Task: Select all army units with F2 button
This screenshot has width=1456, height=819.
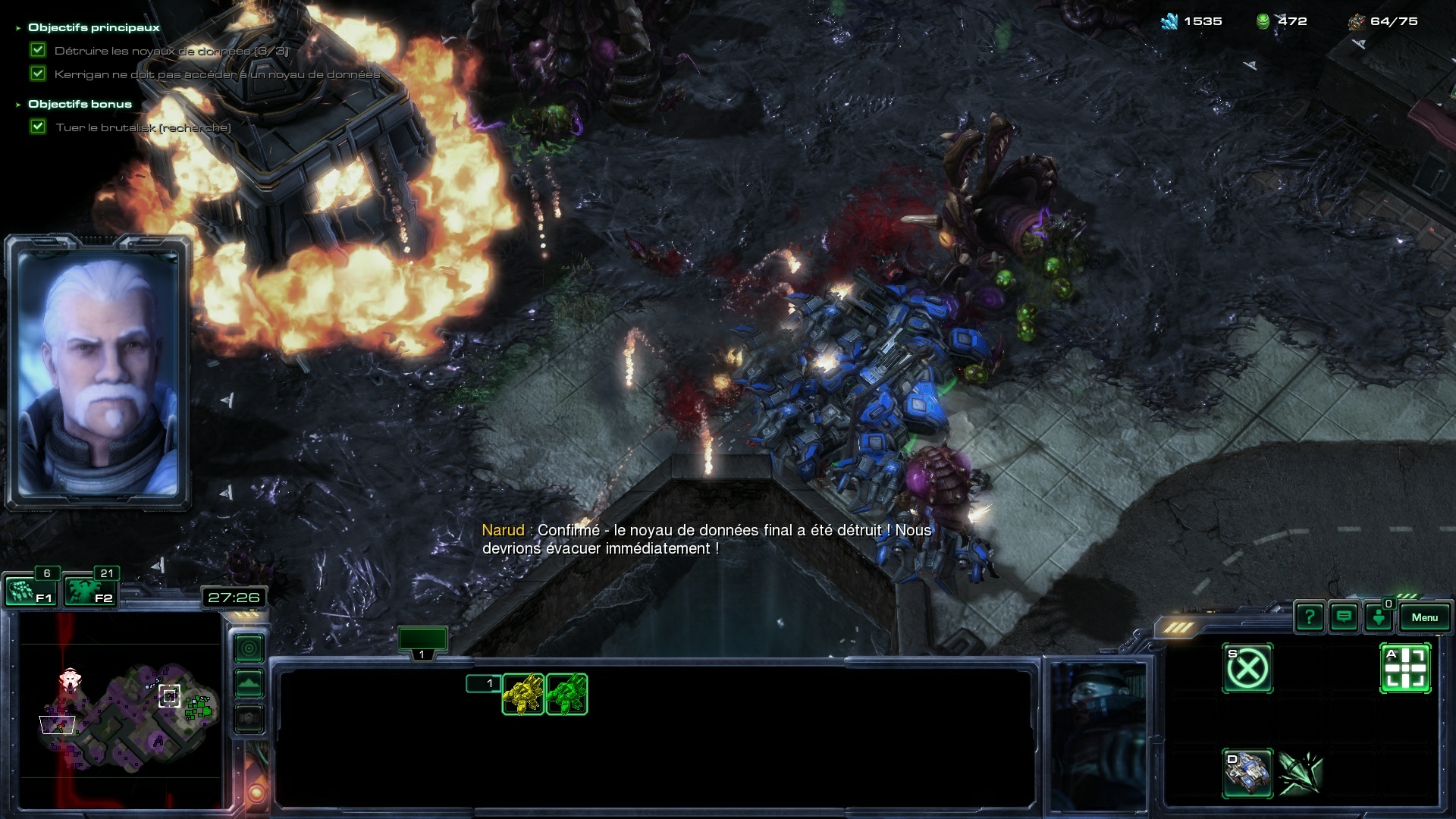Action: click(89, 591)
